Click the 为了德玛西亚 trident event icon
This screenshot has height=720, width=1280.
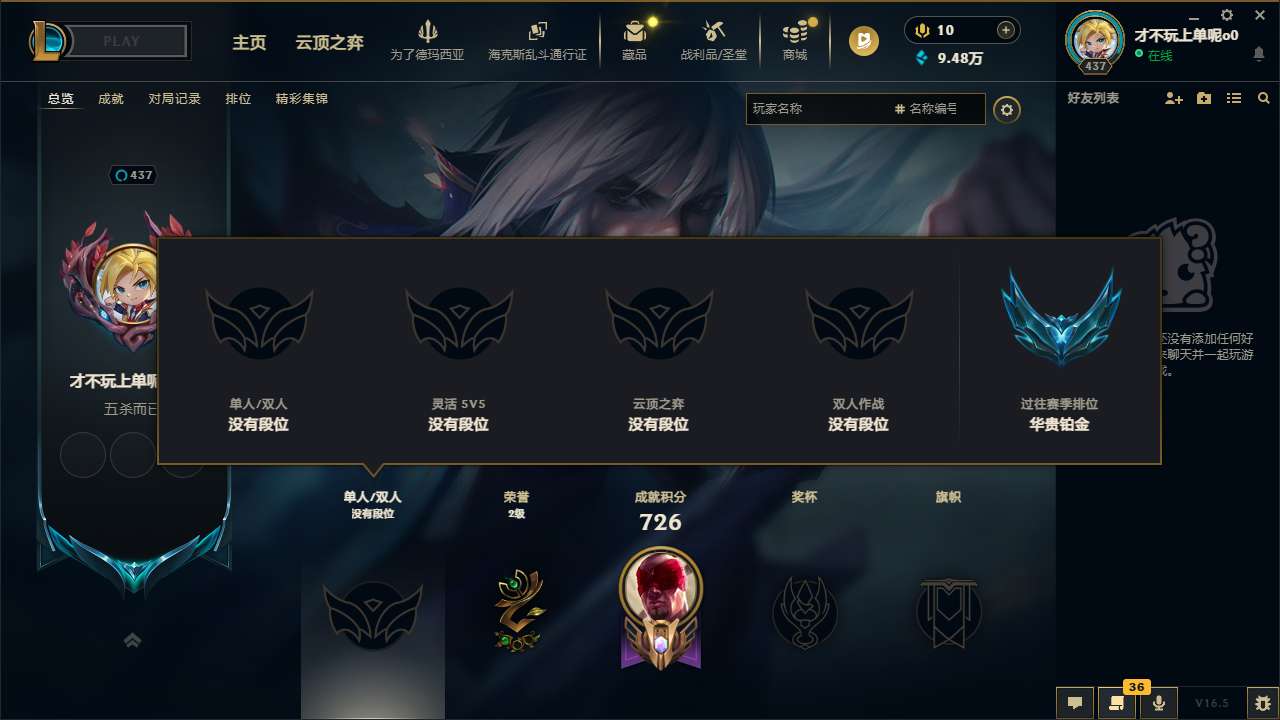428,32
